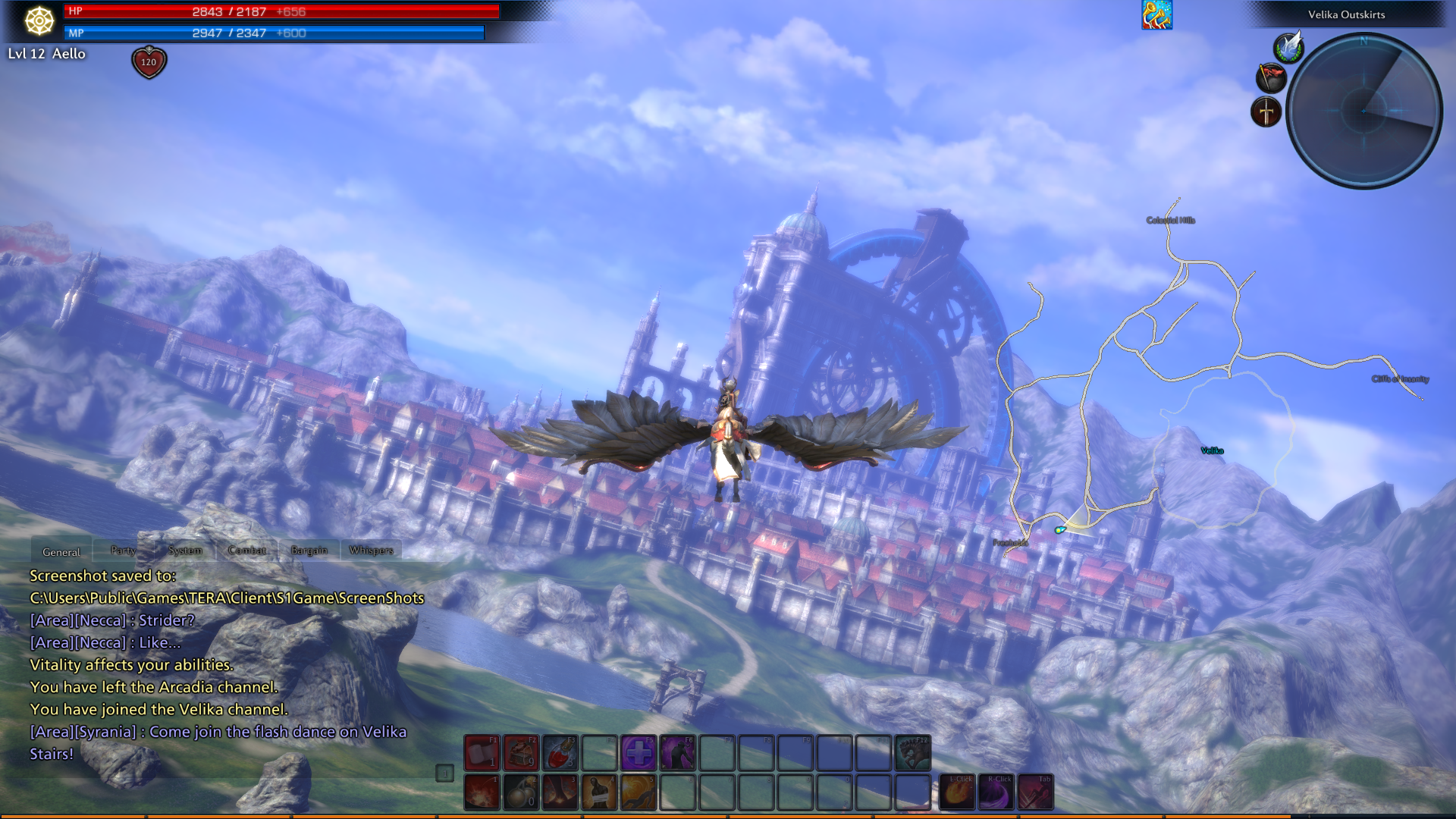Activate the purple cross heal skill
This screenshot has width=1456, height=819.
[x=639, y=753]
